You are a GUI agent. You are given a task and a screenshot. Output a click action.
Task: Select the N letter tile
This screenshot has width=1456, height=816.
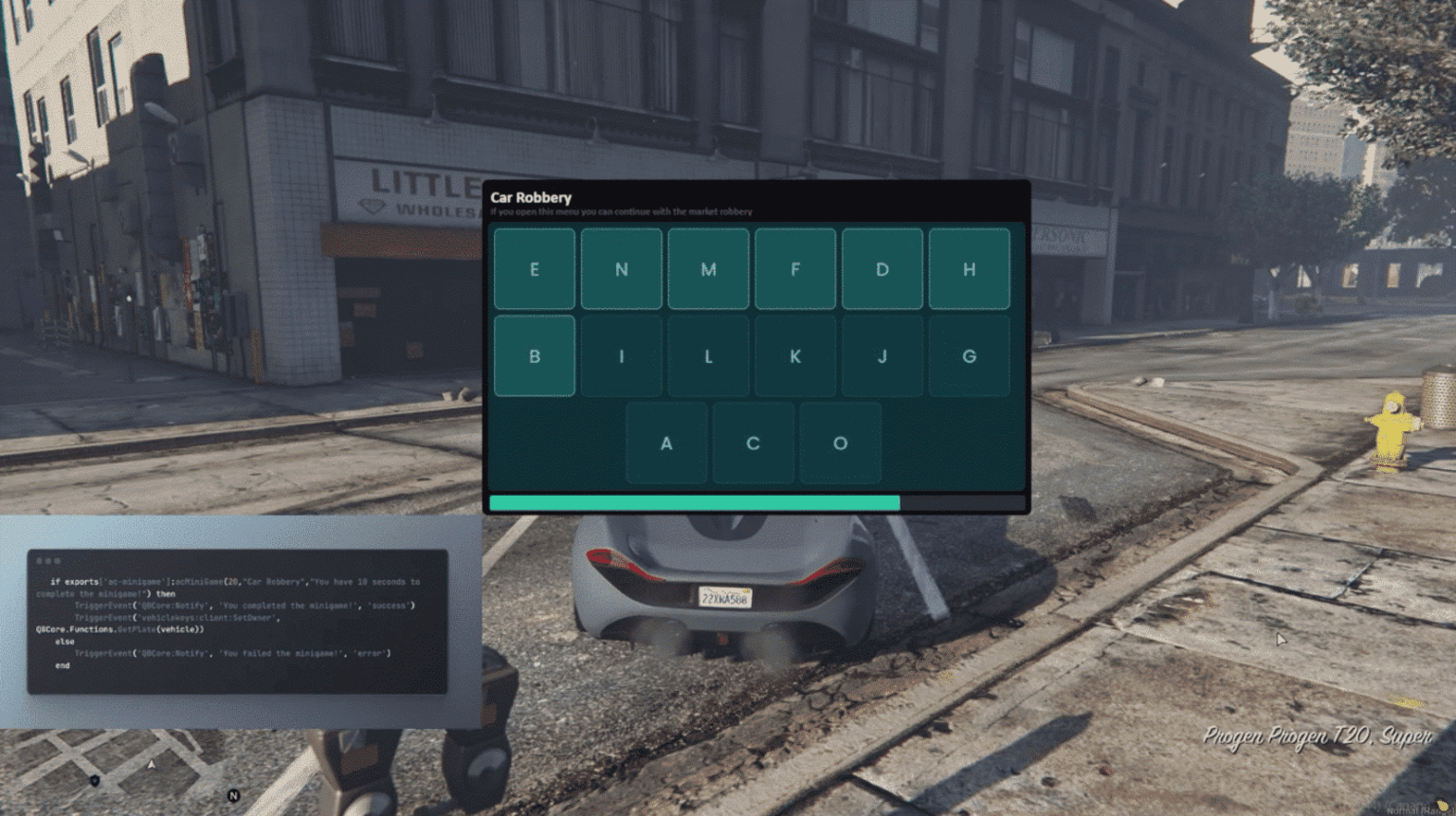pyautogui.click(x=621, y=269)
